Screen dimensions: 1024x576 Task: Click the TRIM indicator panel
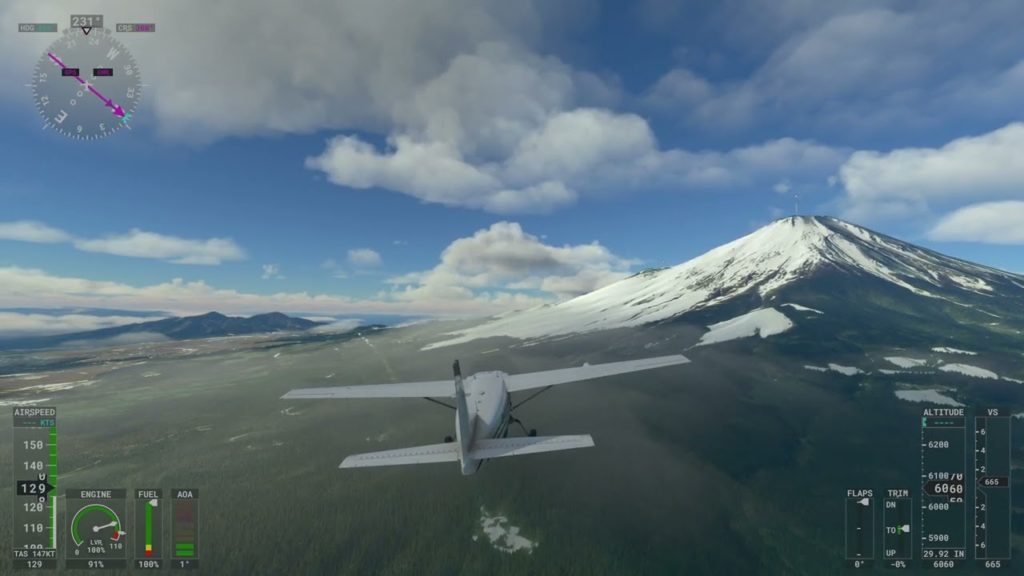click(x=897, y=527)
